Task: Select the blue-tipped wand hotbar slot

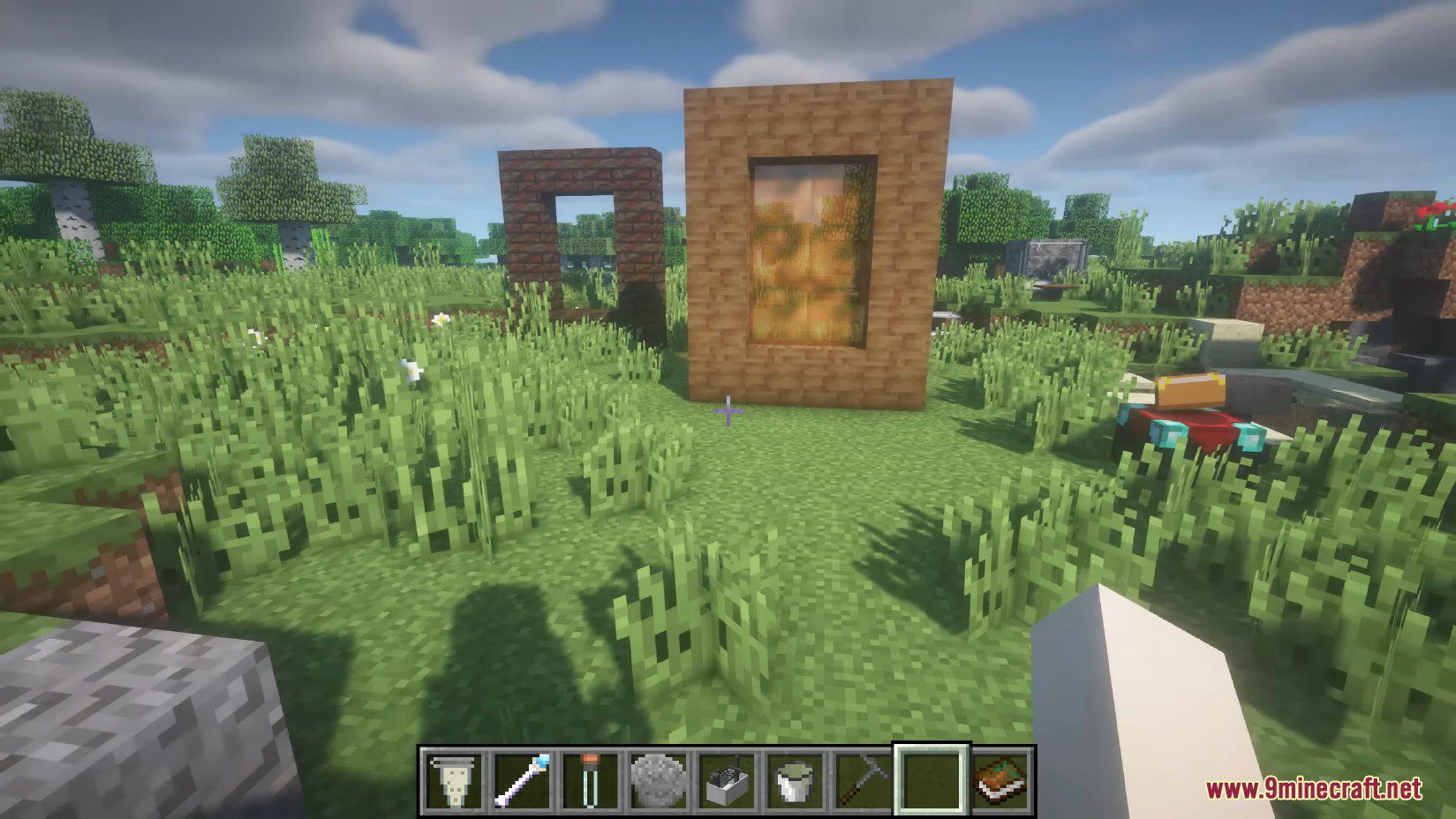Action: tap(522, 780)
